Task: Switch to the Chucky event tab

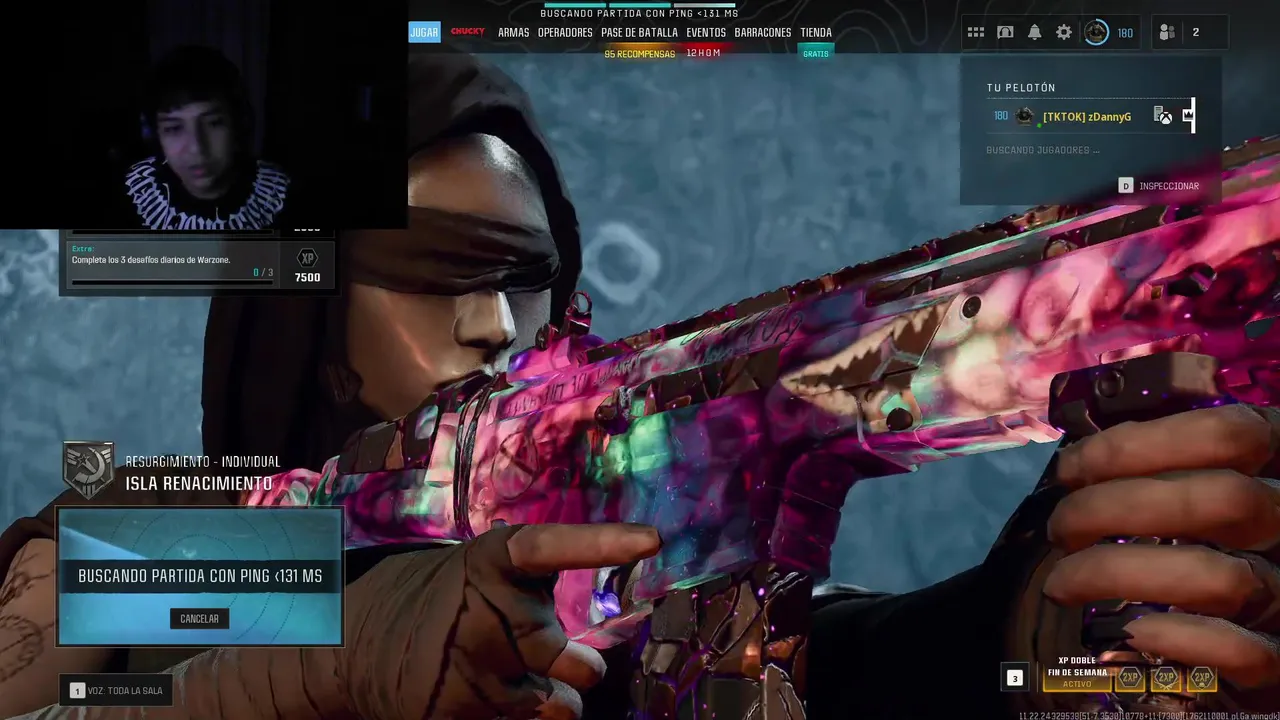Action: pyautogui.click(x=467, y=32)
